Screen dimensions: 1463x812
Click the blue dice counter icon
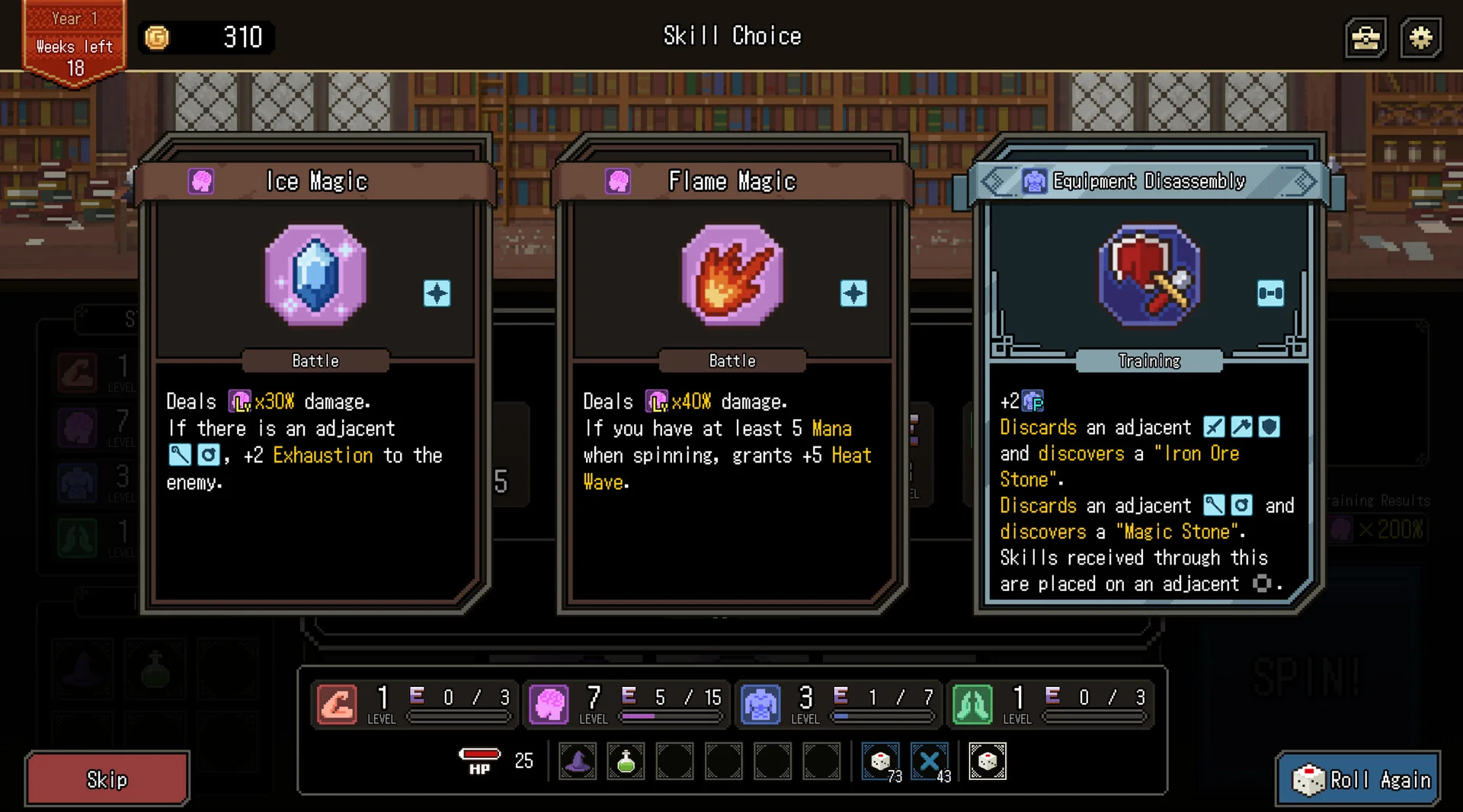880,761
